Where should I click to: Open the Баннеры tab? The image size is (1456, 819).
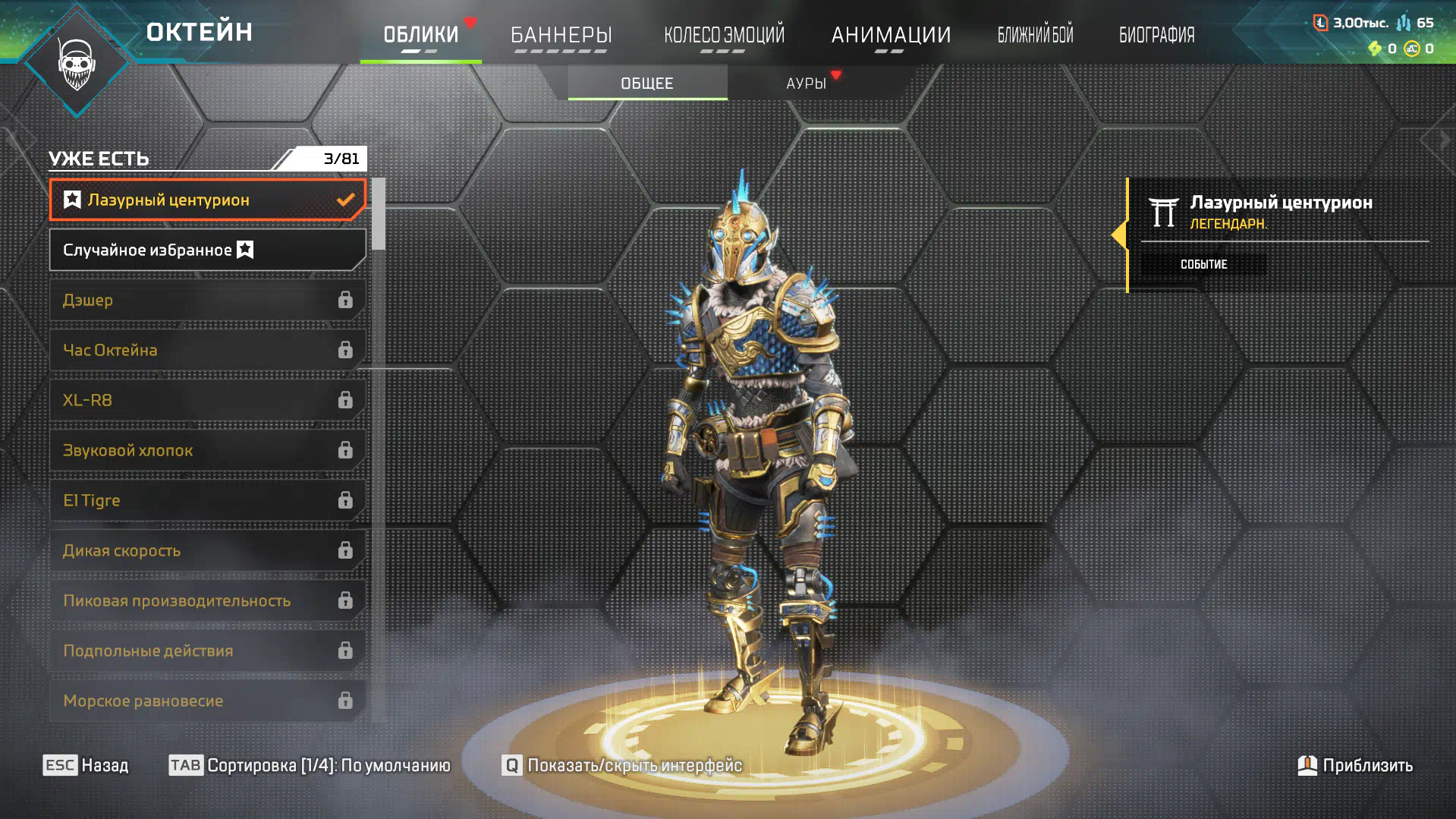[x=561, y=35]
